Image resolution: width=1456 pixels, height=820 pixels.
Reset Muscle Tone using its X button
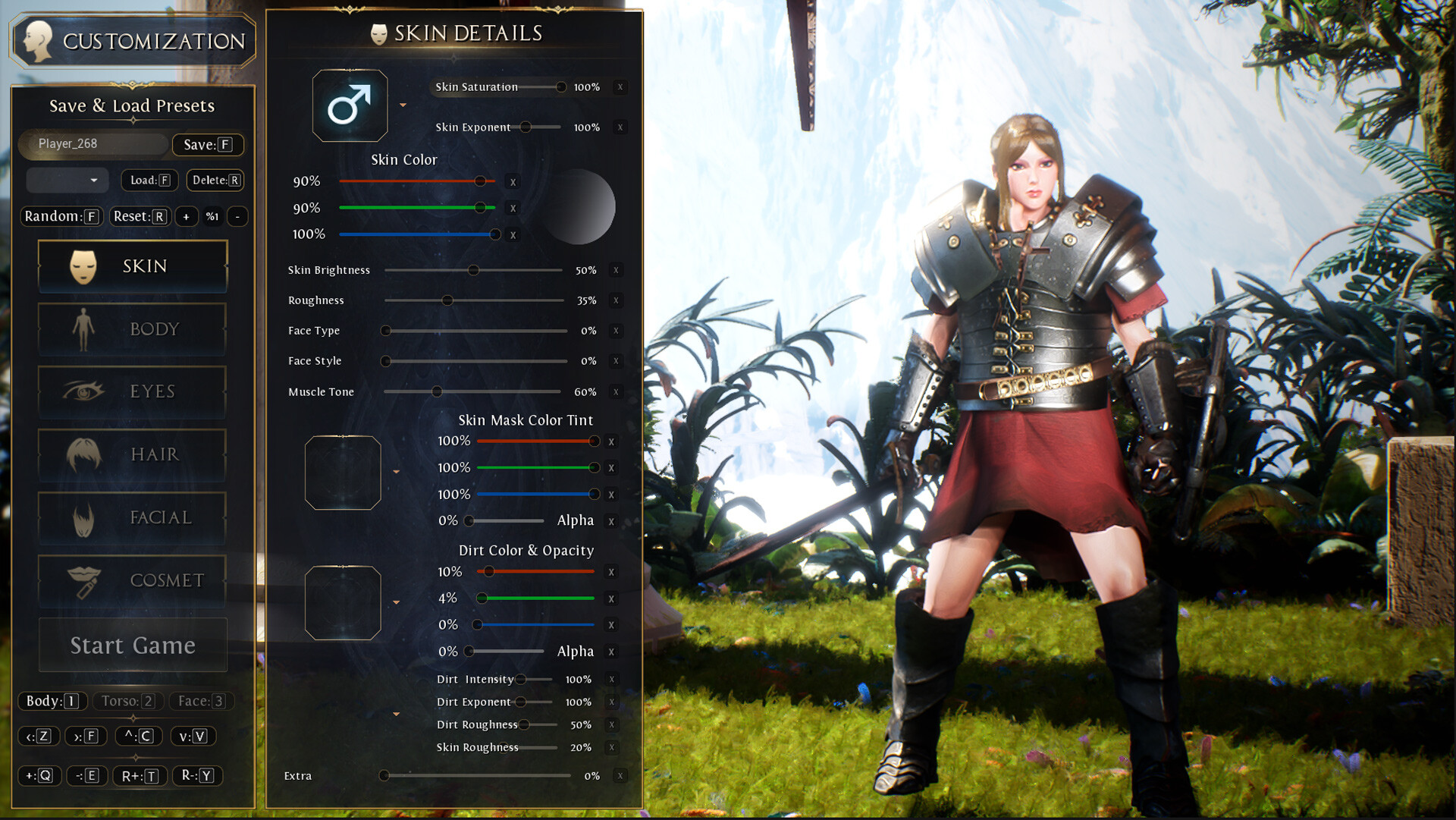click(x=617, y=392)
